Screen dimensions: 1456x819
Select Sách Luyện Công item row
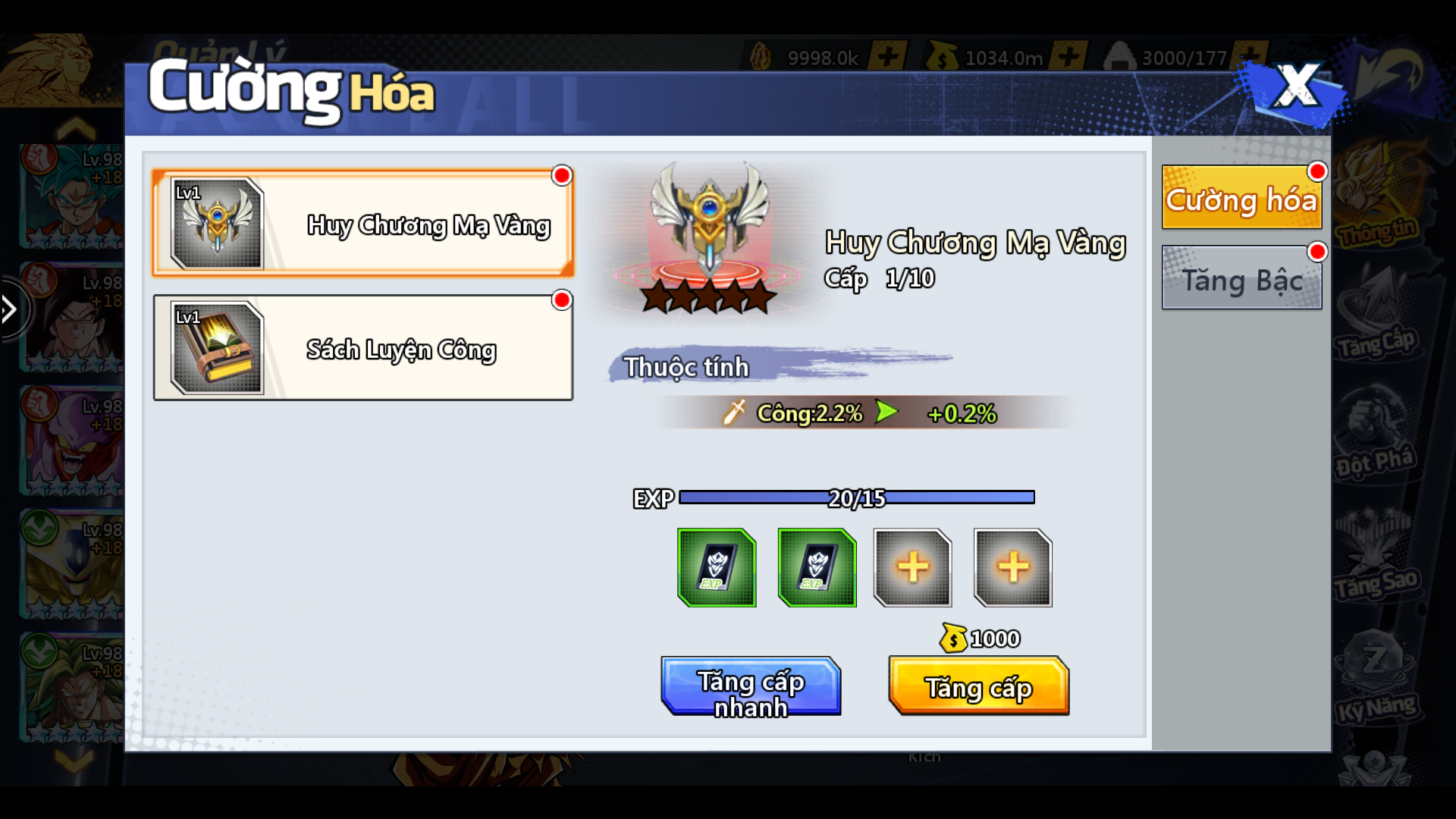pos(362,347)
